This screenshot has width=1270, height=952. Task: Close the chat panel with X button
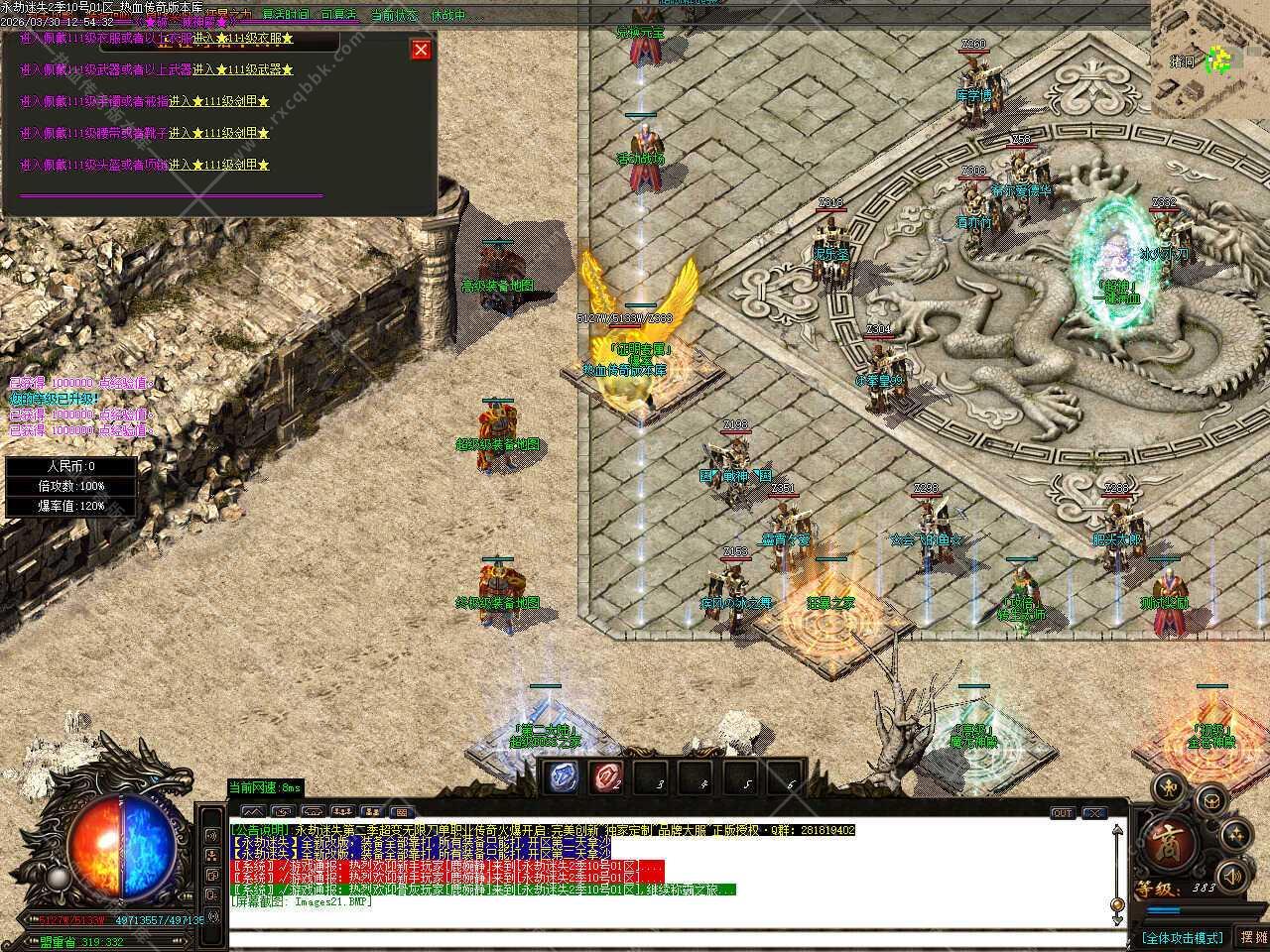point(1093,813)
